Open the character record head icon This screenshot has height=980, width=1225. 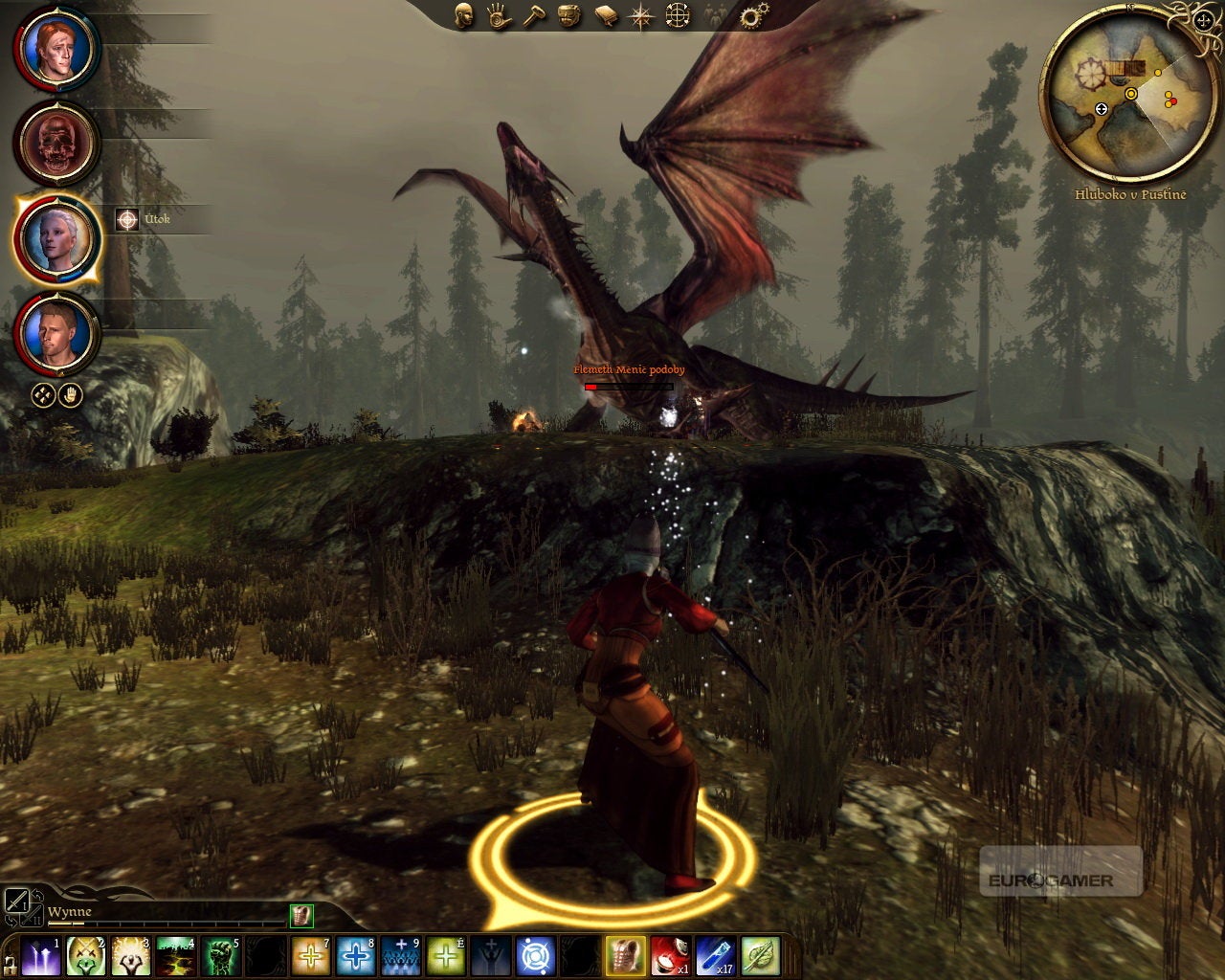[x=464, y=15]
